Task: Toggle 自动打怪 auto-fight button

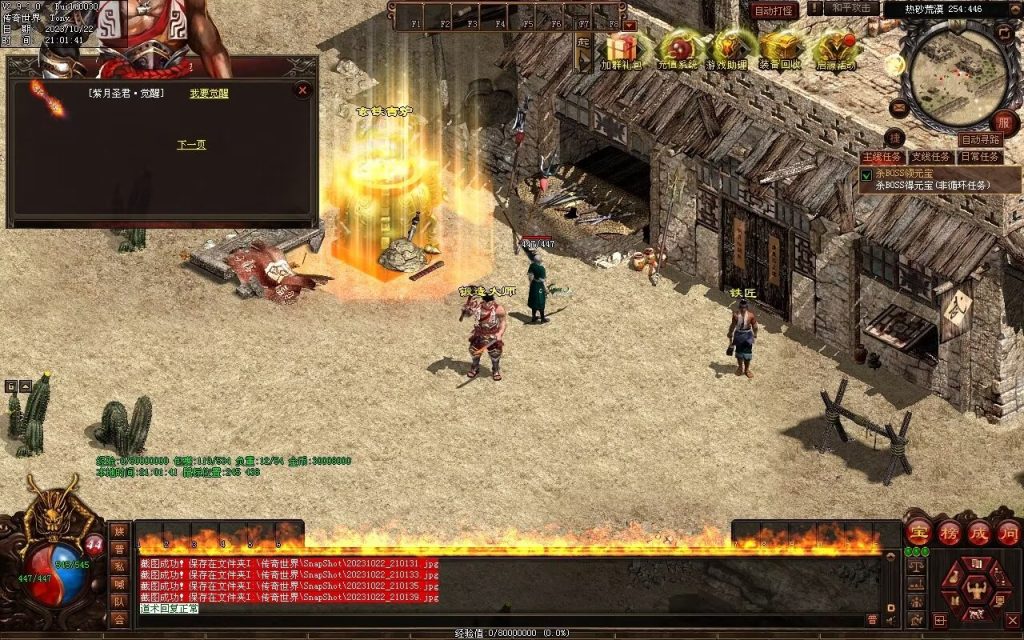Action: pos(774,10)
